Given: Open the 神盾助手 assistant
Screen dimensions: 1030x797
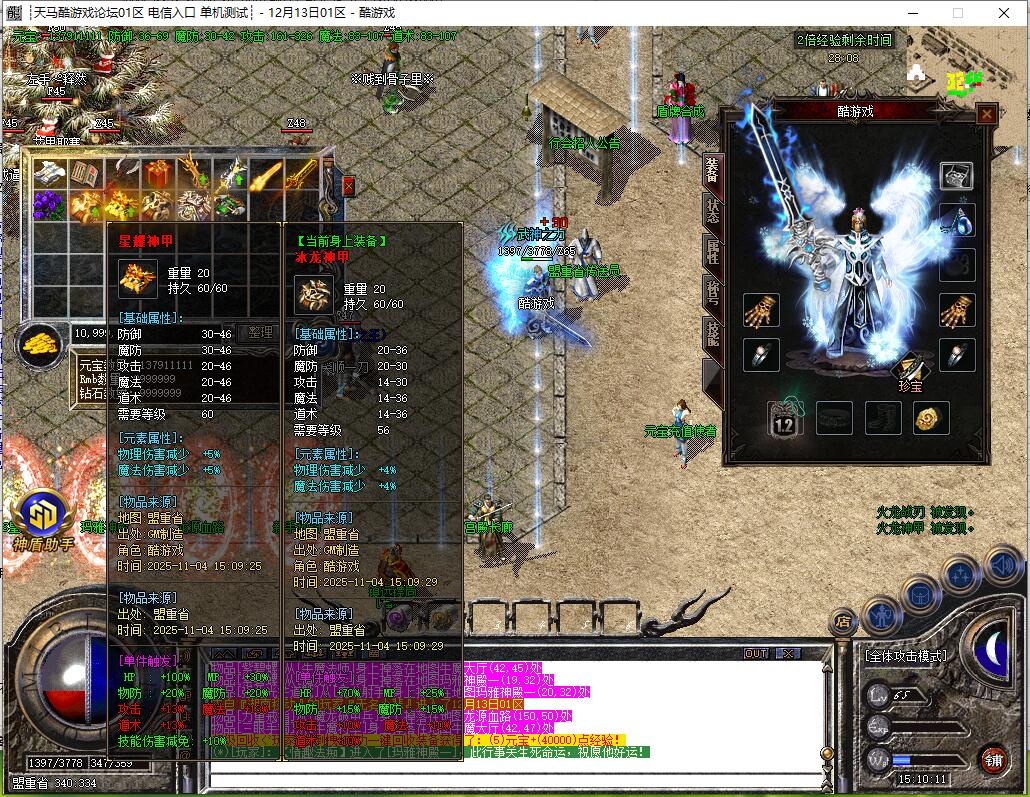Looking at the screenshot, I should [x=43, y=518].
